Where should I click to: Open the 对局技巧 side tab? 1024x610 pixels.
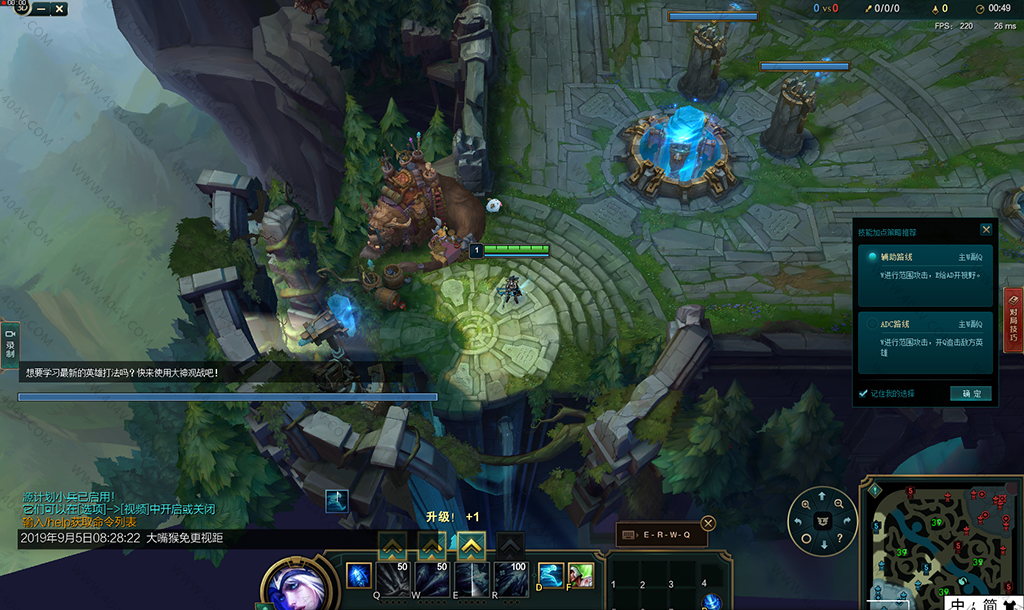[x=1013, y=320]
